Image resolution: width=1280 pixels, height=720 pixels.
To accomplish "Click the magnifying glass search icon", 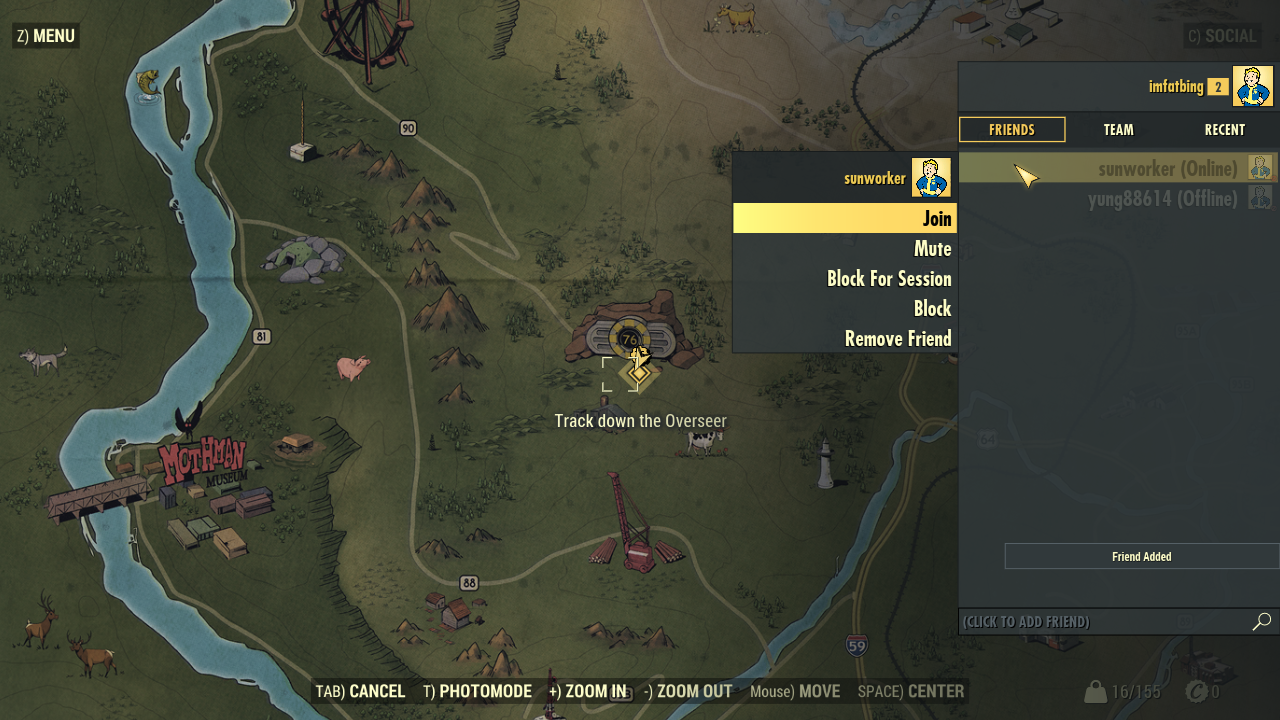I will [x=1262, y=622].
